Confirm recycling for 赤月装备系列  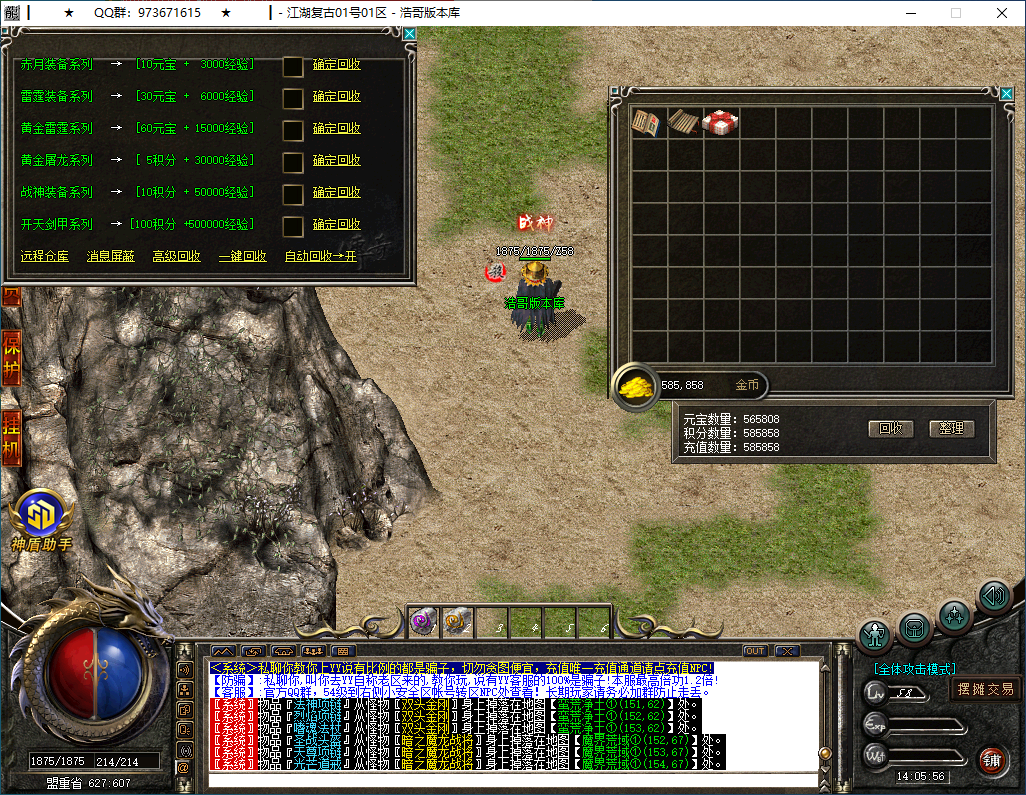336,65
